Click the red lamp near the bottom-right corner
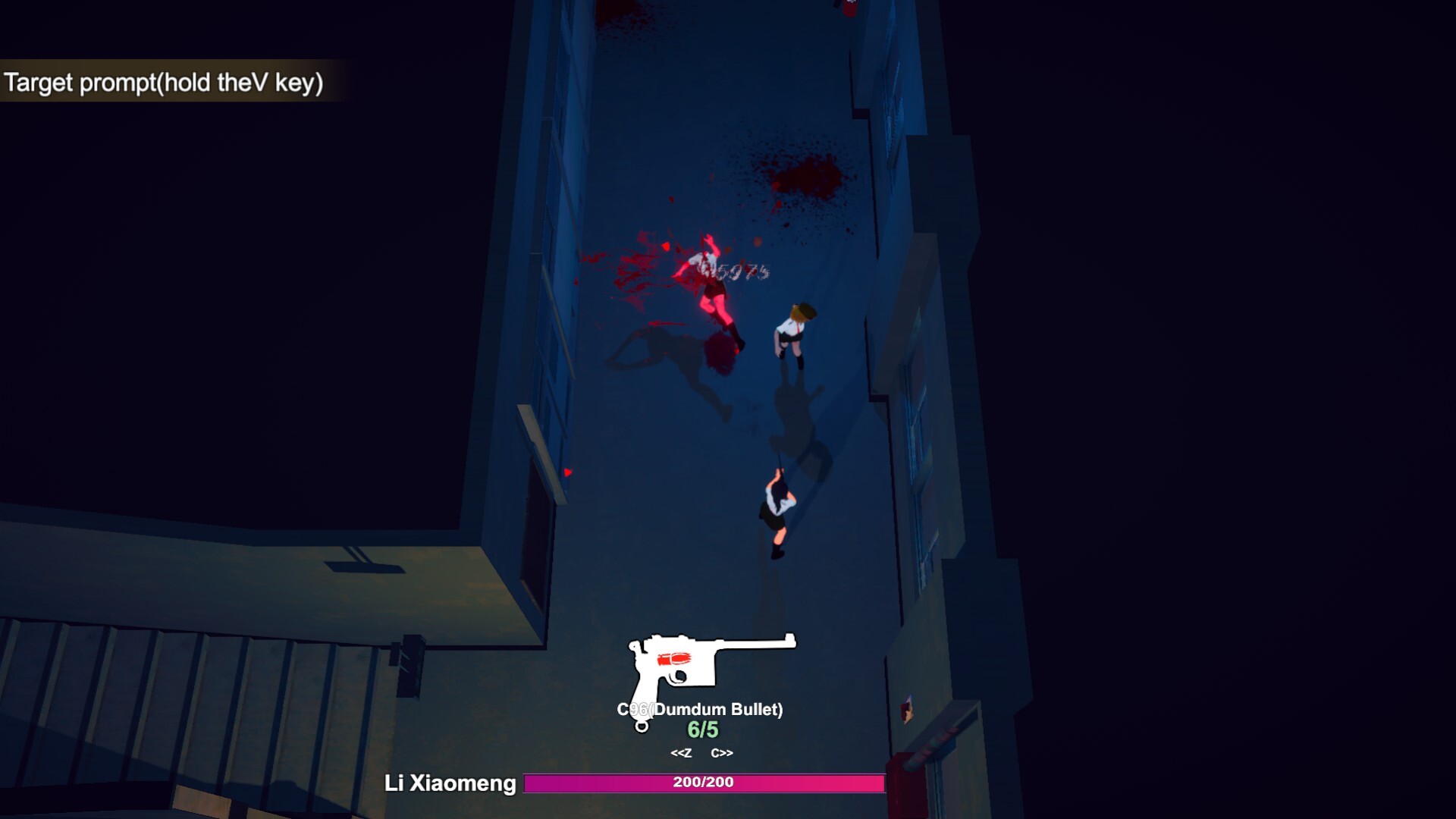The width and height of the screenshot is (1456, 819). (907, 781)
